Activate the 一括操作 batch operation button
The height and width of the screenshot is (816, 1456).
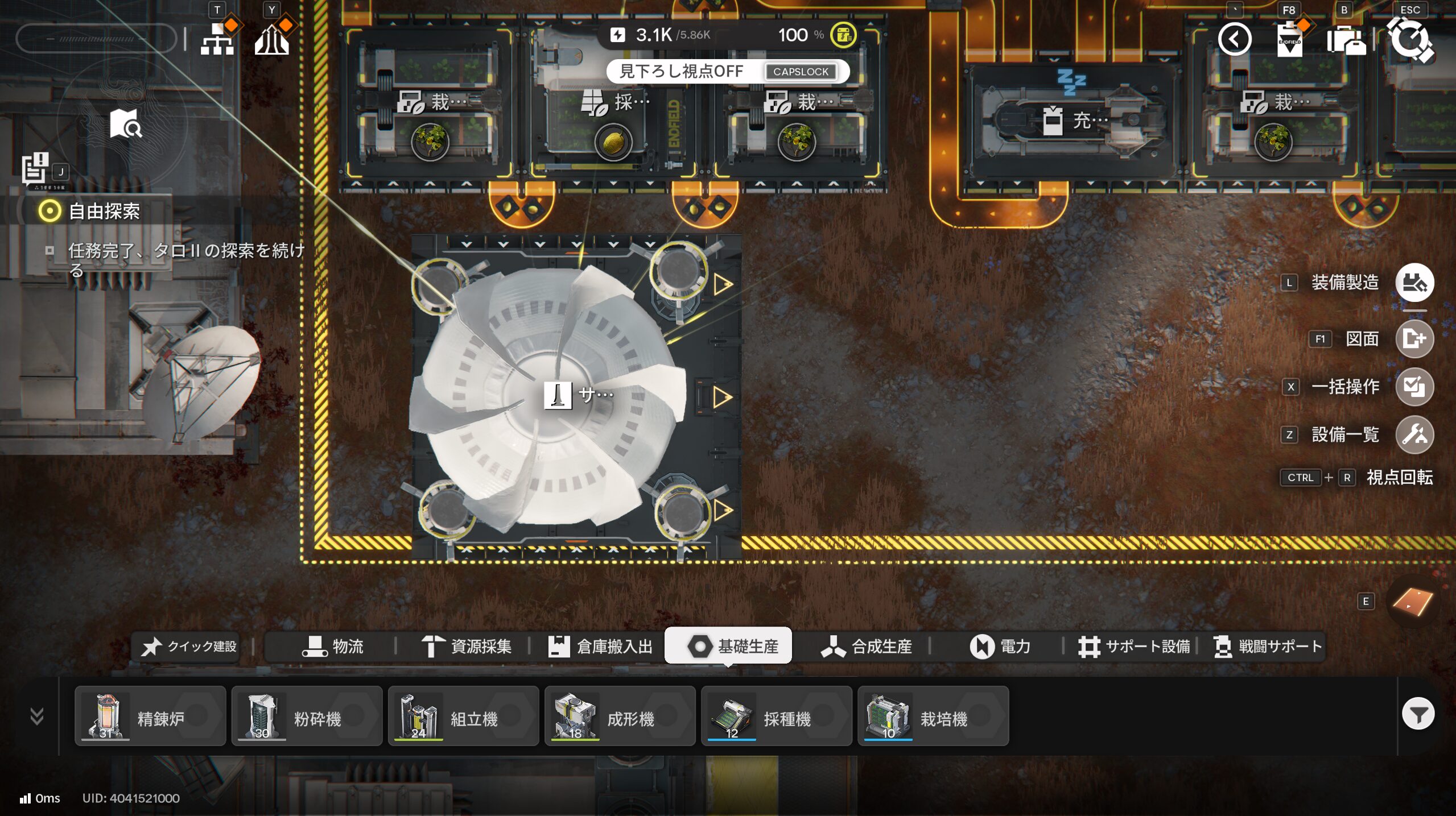[1414, 387]
